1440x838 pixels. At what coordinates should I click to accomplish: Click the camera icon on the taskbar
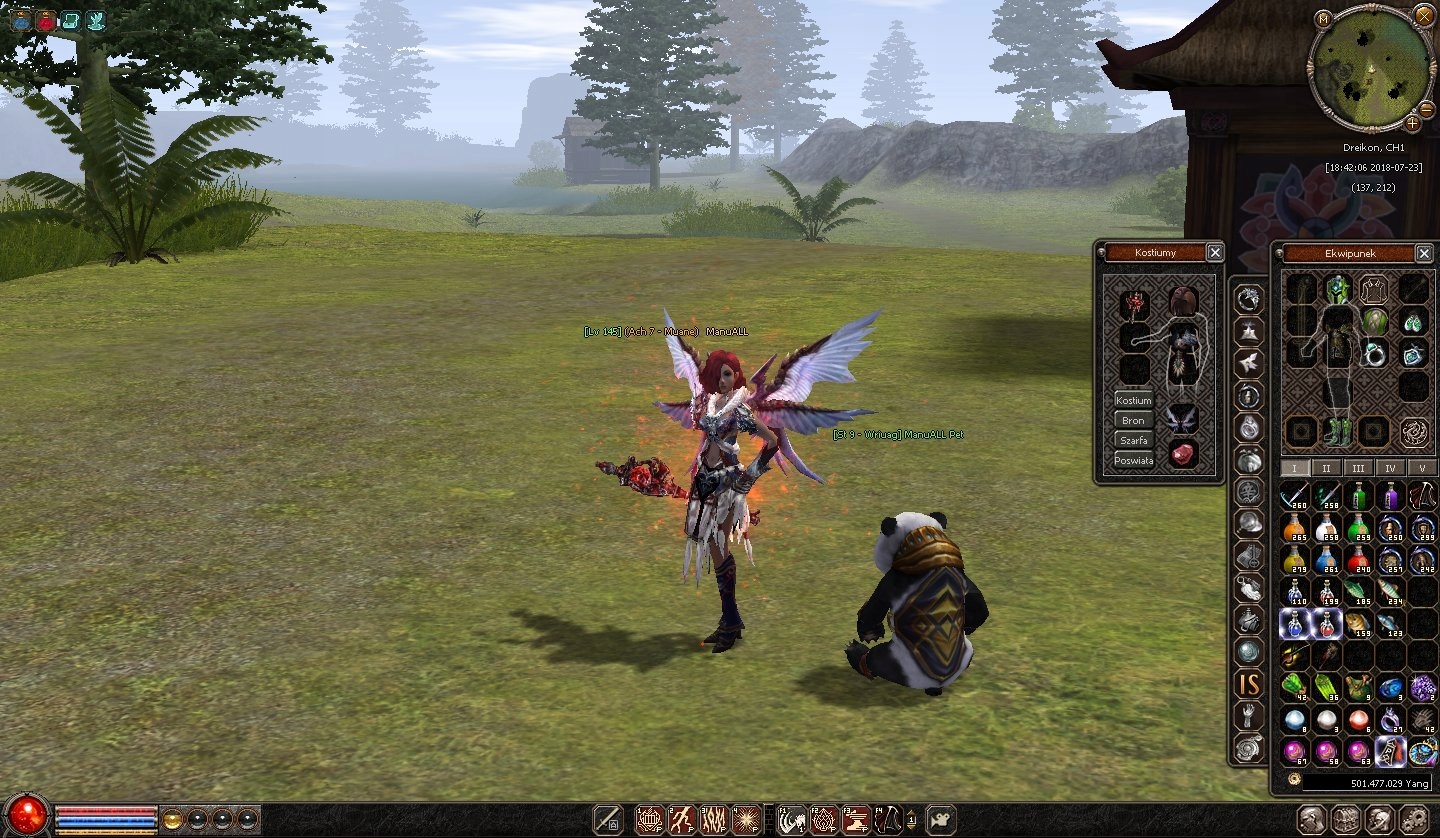[x=941, y=820]
